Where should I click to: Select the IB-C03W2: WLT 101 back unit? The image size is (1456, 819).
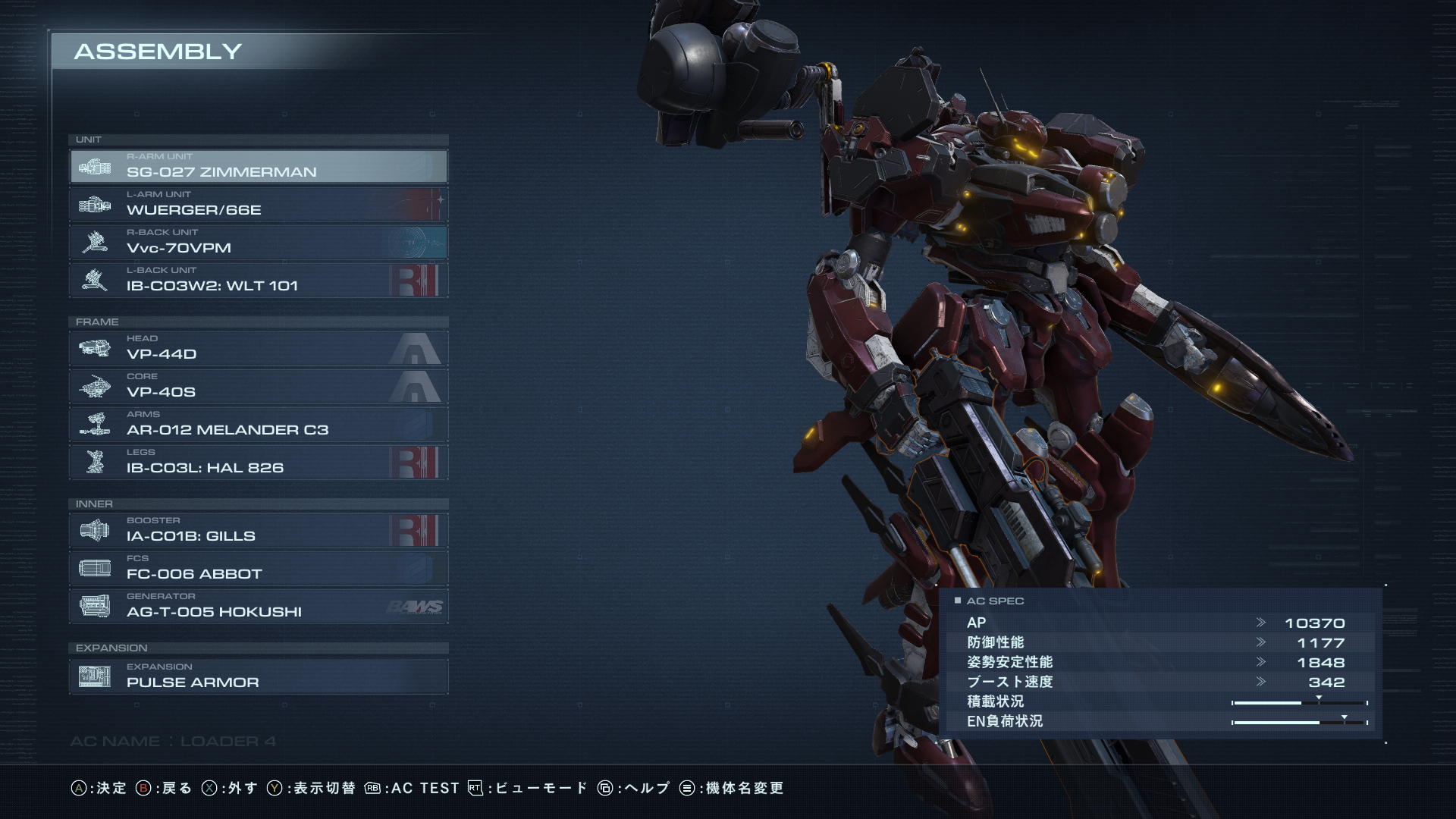(258, 280)
